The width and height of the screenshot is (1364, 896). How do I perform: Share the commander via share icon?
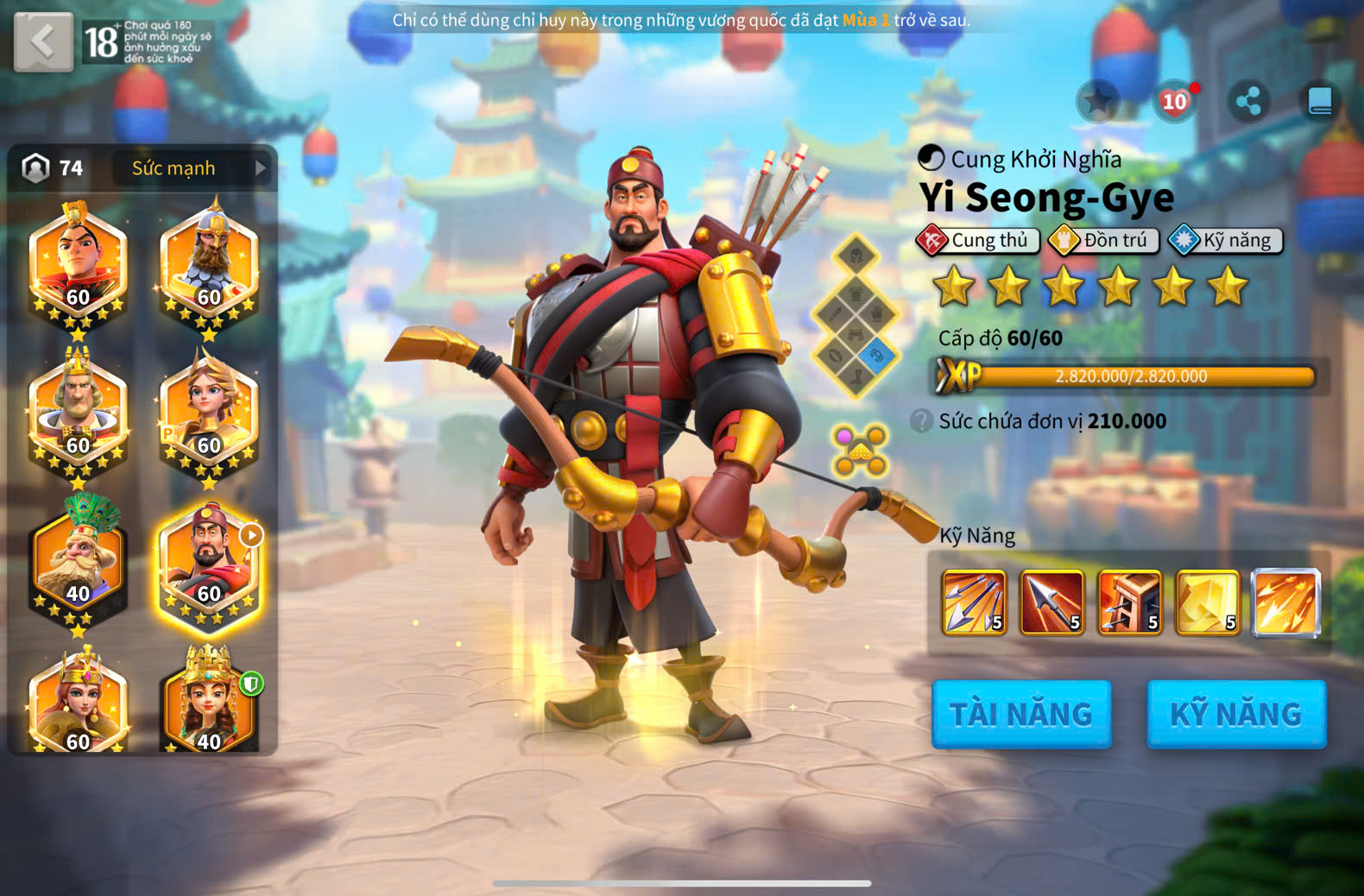[1248, 102]
